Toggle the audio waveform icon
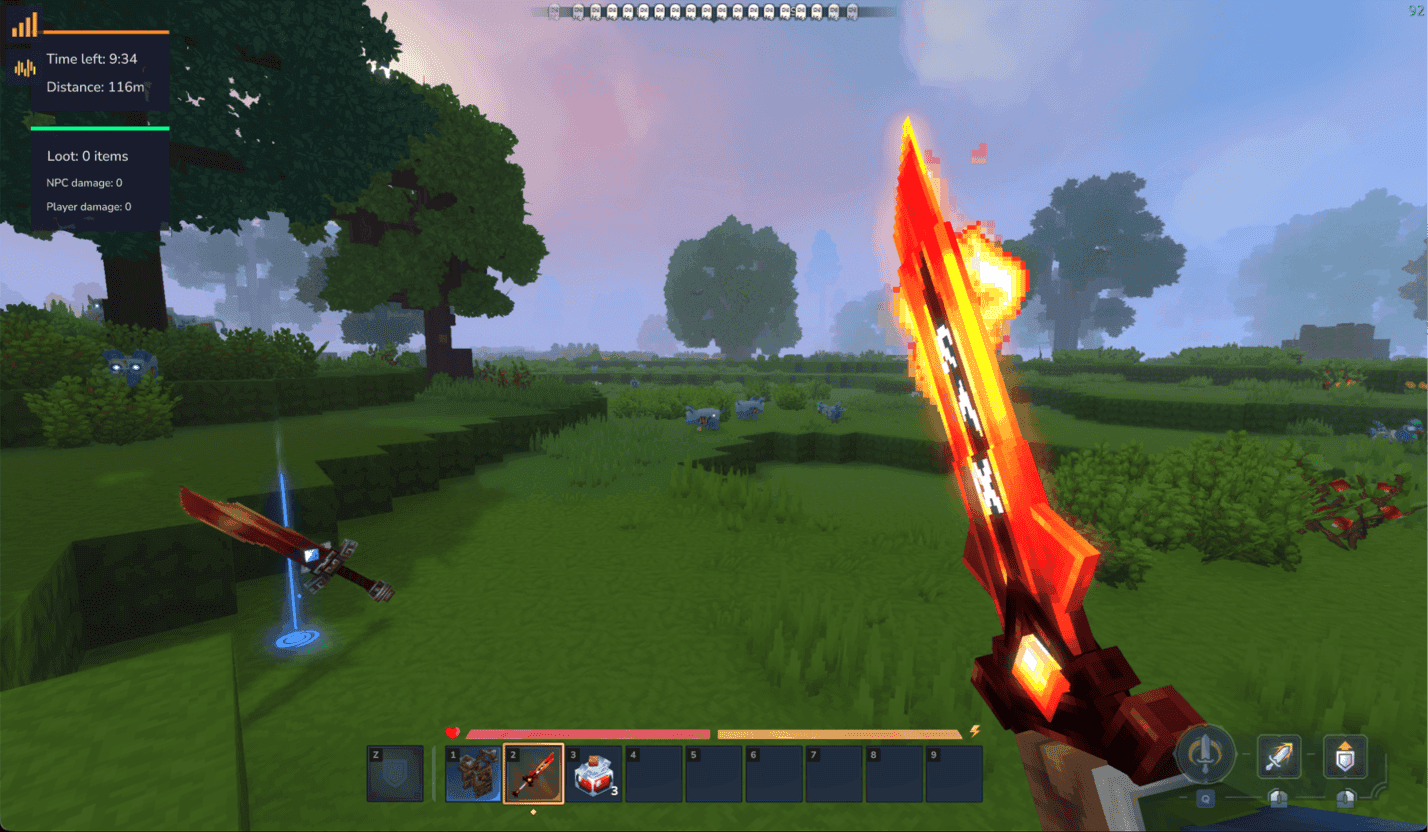1428x832 pixels. click(24, 68)
